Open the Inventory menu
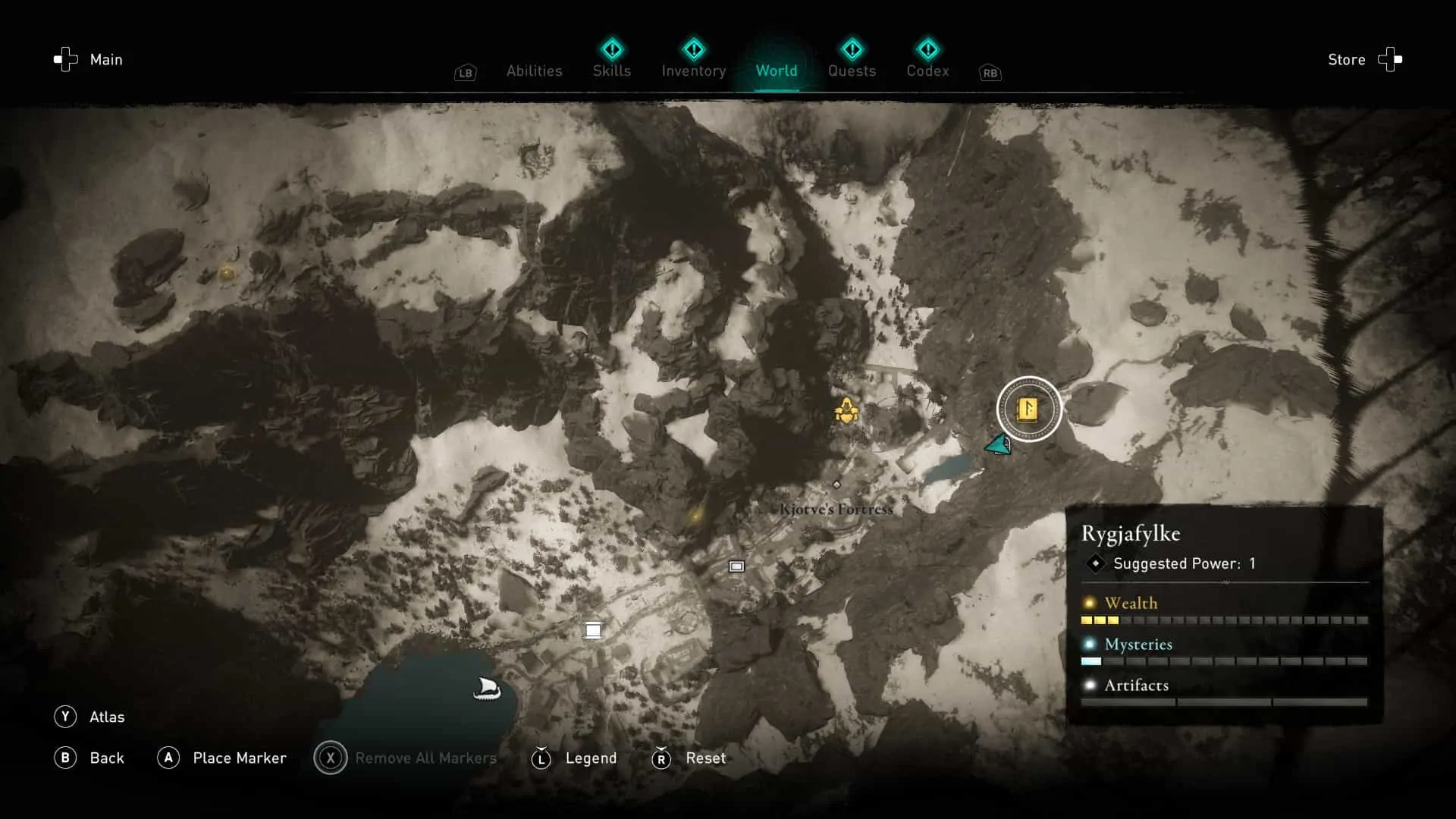This screenshot has height=819, width=1456. tap(693, 71)
